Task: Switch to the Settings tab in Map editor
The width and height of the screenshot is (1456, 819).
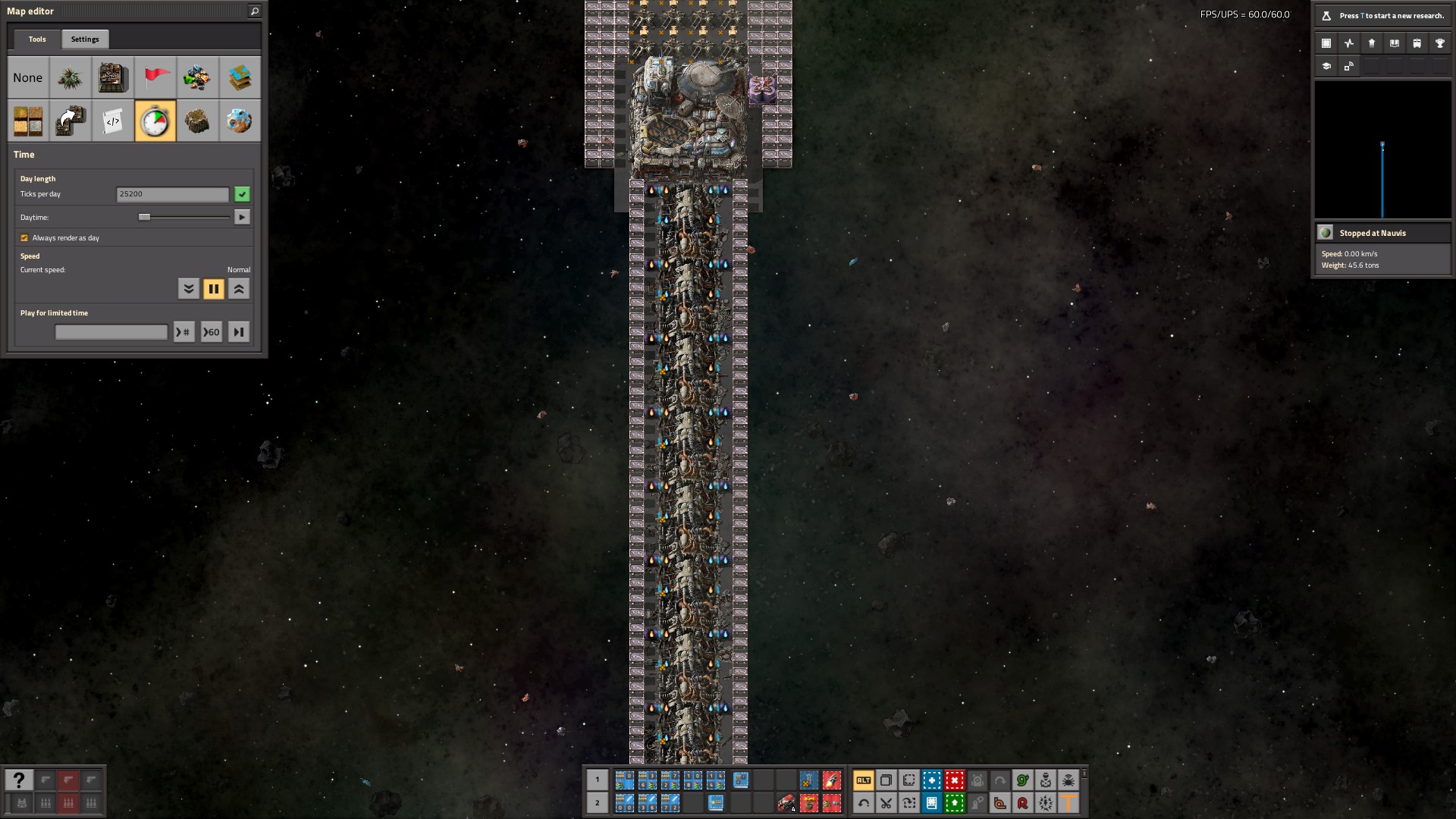Action: point(85,39)
